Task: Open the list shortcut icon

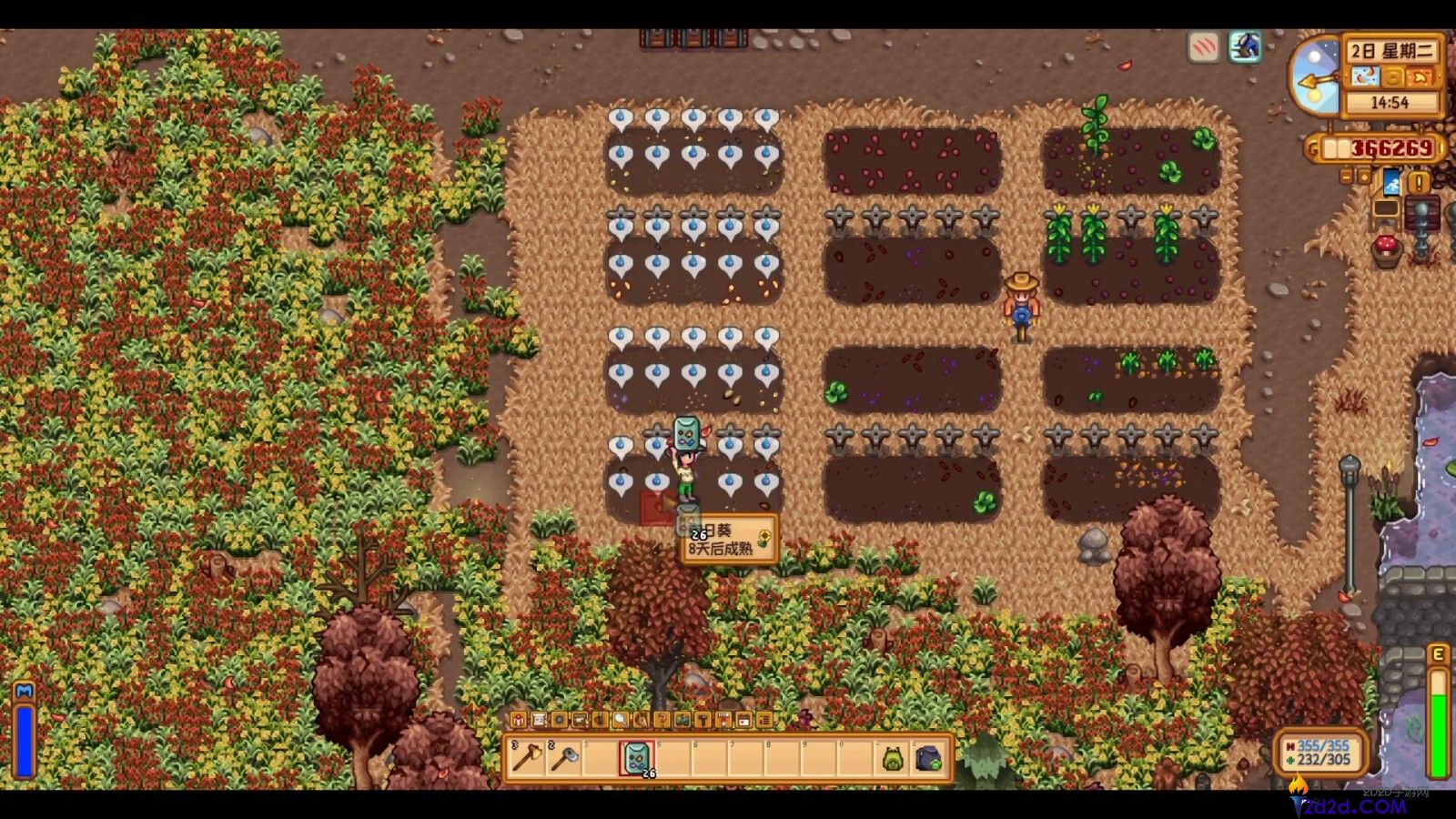Action: [x=764, y=720]
